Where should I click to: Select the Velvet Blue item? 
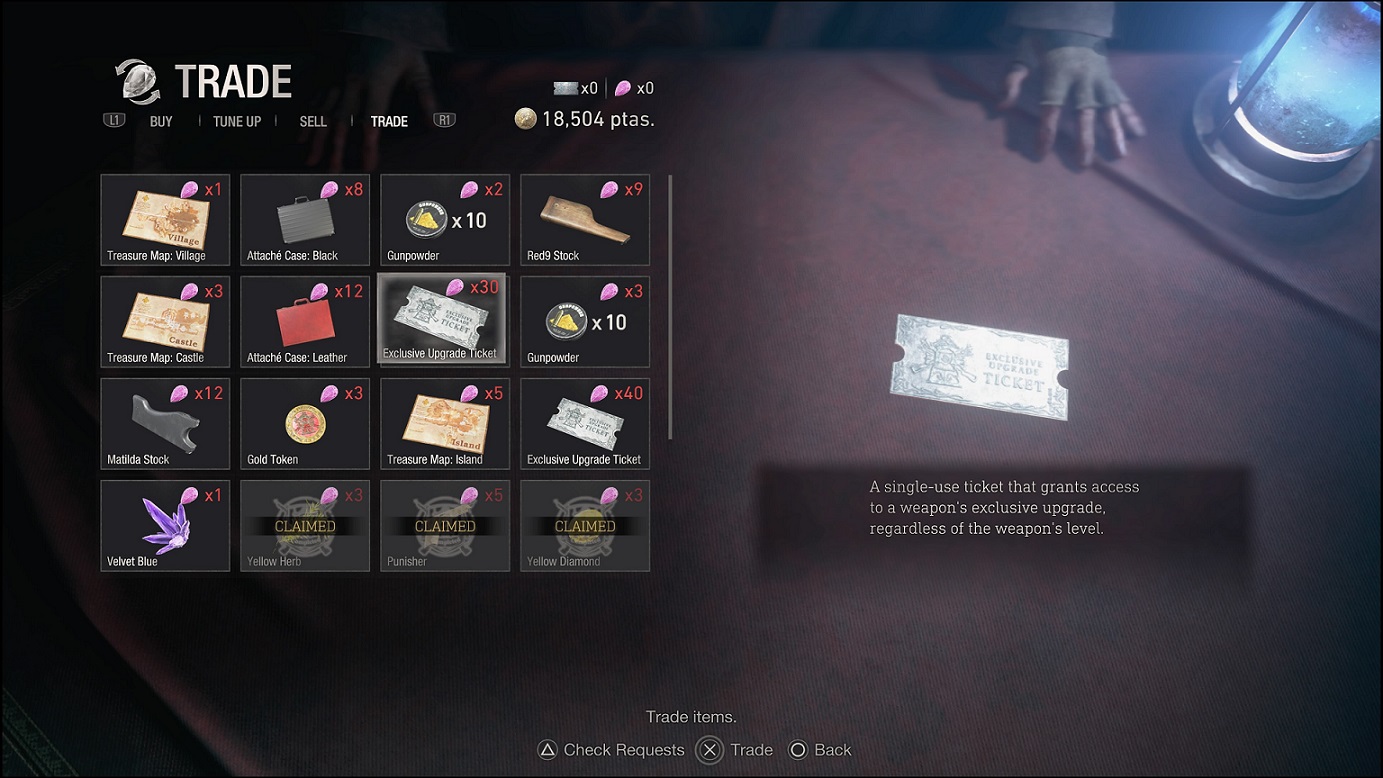(x=164, y=525)
